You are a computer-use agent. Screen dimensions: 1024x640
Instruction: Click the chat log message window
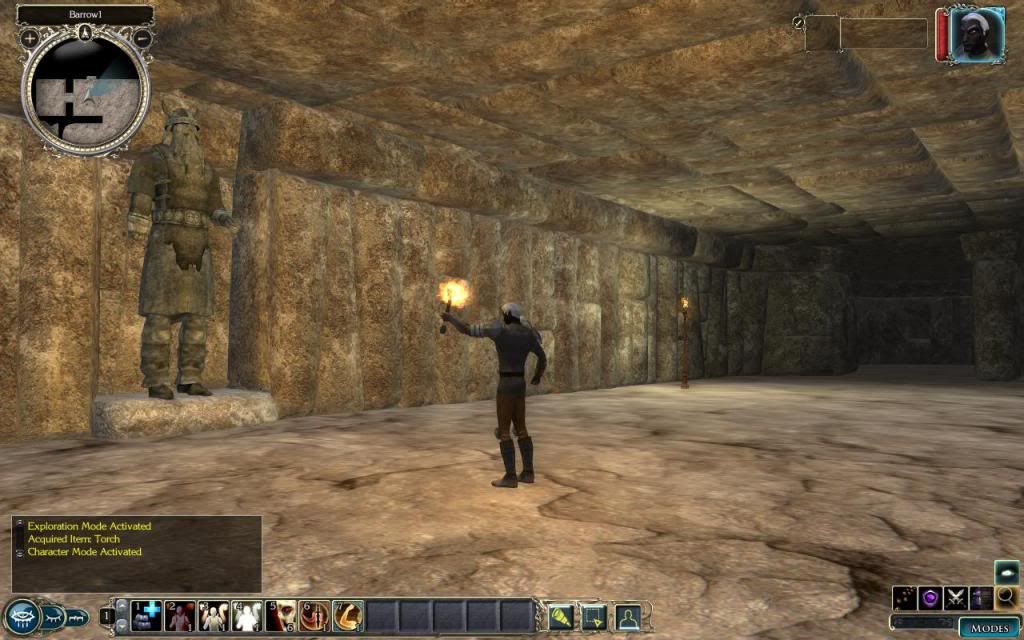tap(136, 553)
